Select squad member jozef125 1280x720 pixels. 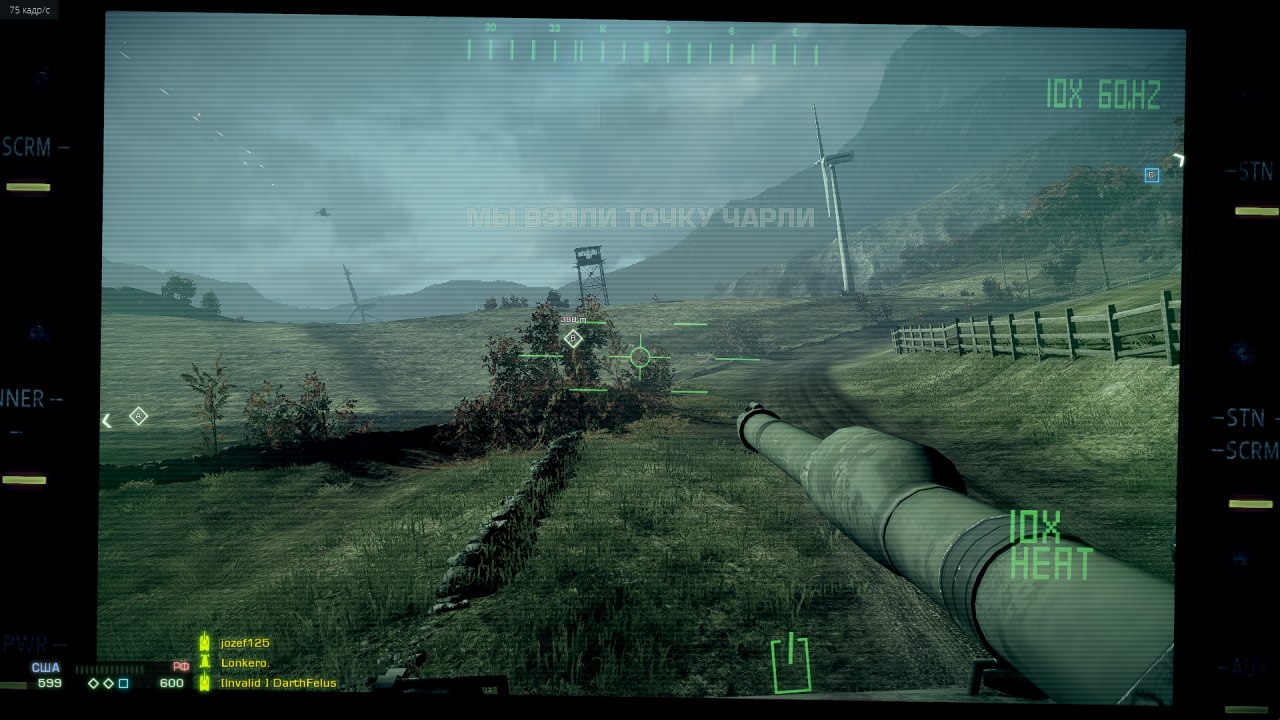(245, 643)
